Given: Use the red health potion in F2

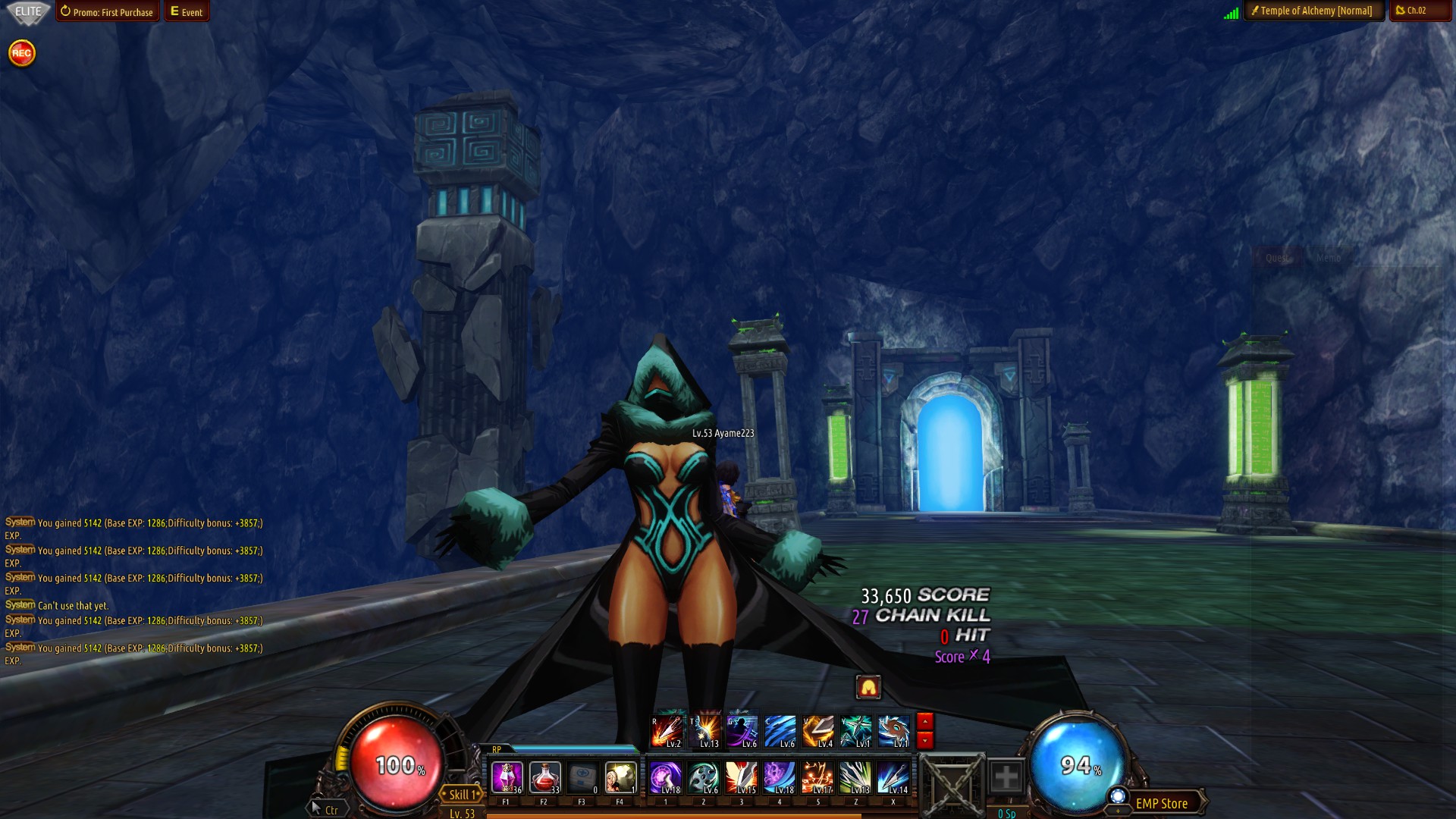Looking at the screenshot, I should tap(544, 778).
